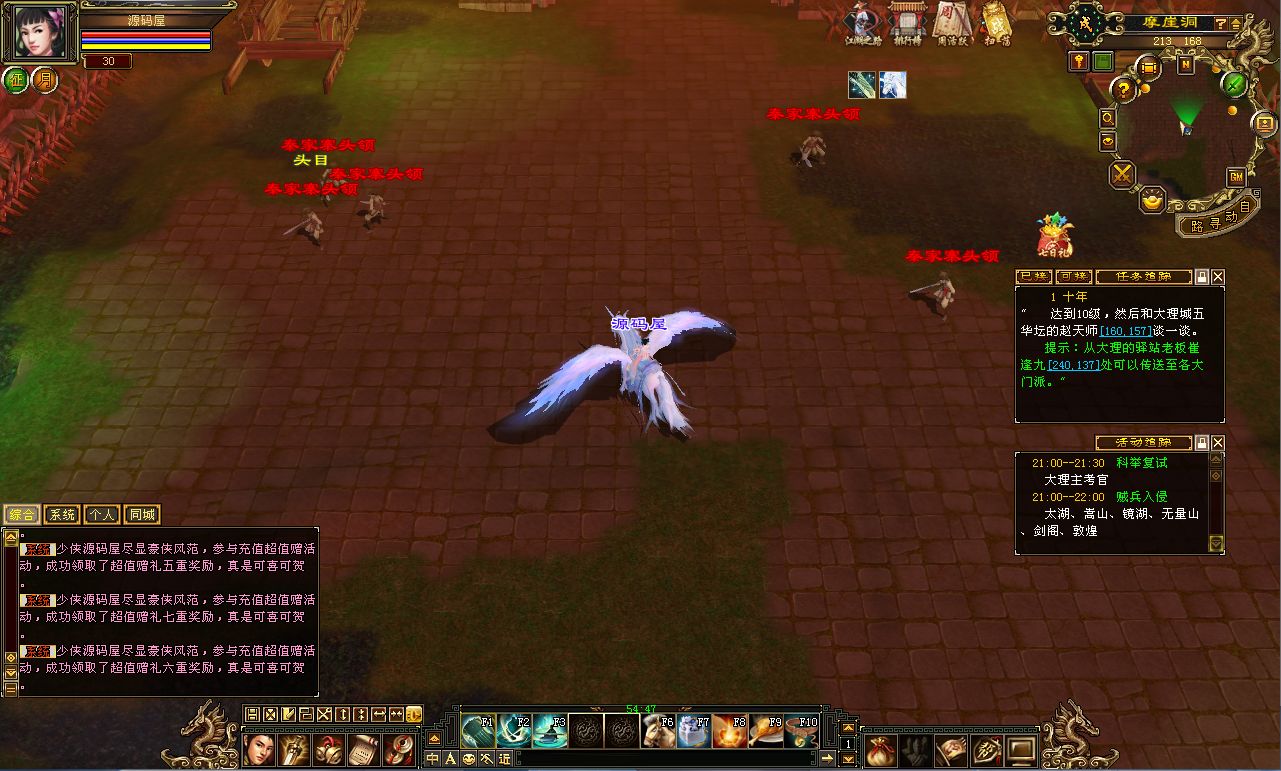Click the red HP bar under character portrait
The height and width of the screenshot is (771, 1281).
[x=145, y=32]
